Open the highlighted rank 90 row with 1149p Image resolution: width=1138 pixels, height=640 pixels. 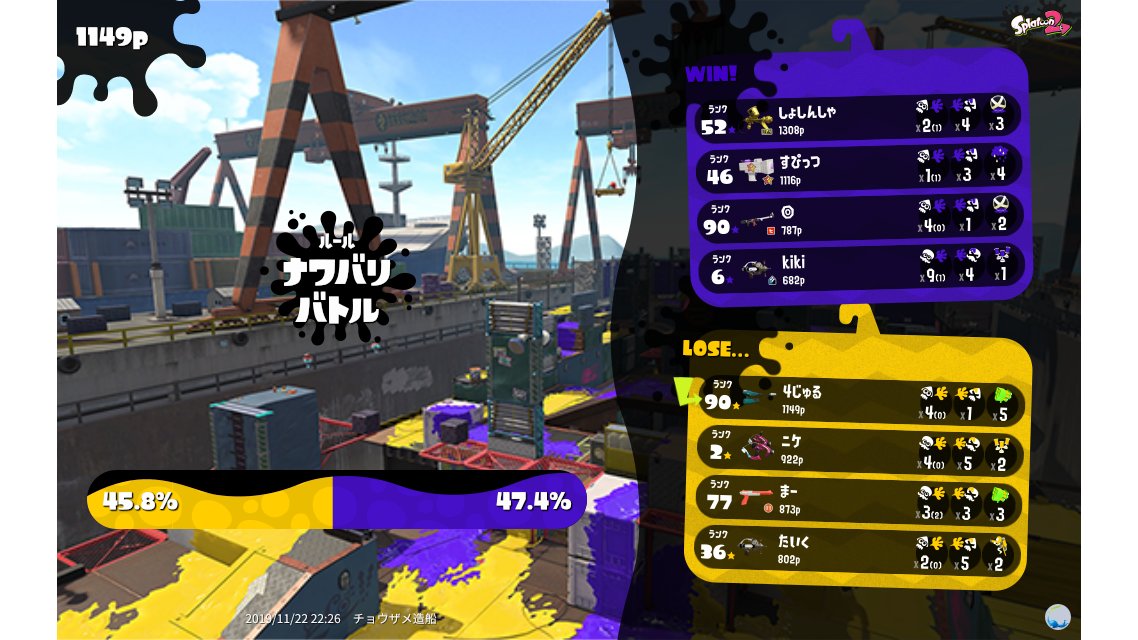pos(860,401)
